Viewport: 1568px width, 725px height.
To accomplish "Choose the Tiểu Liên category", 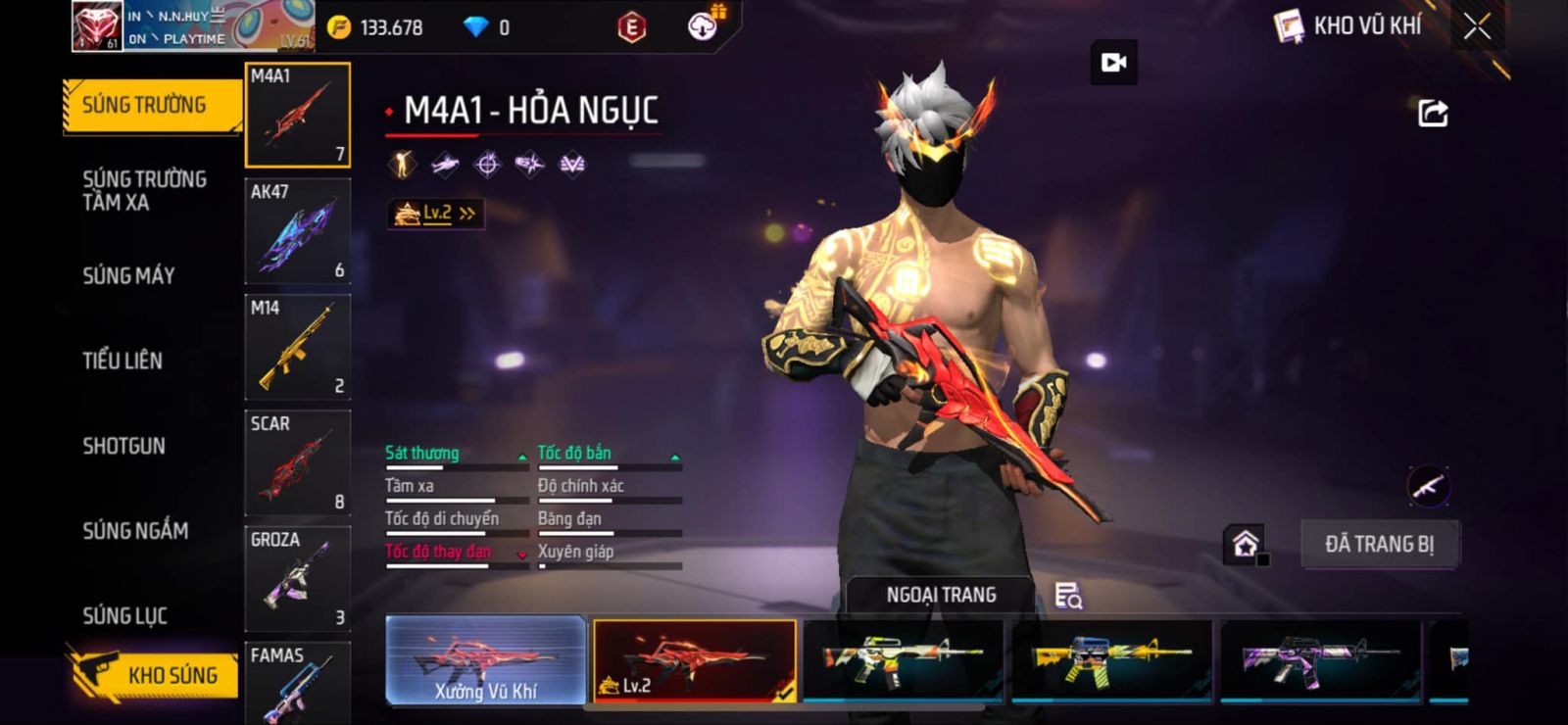I will [x=122, y=361].
